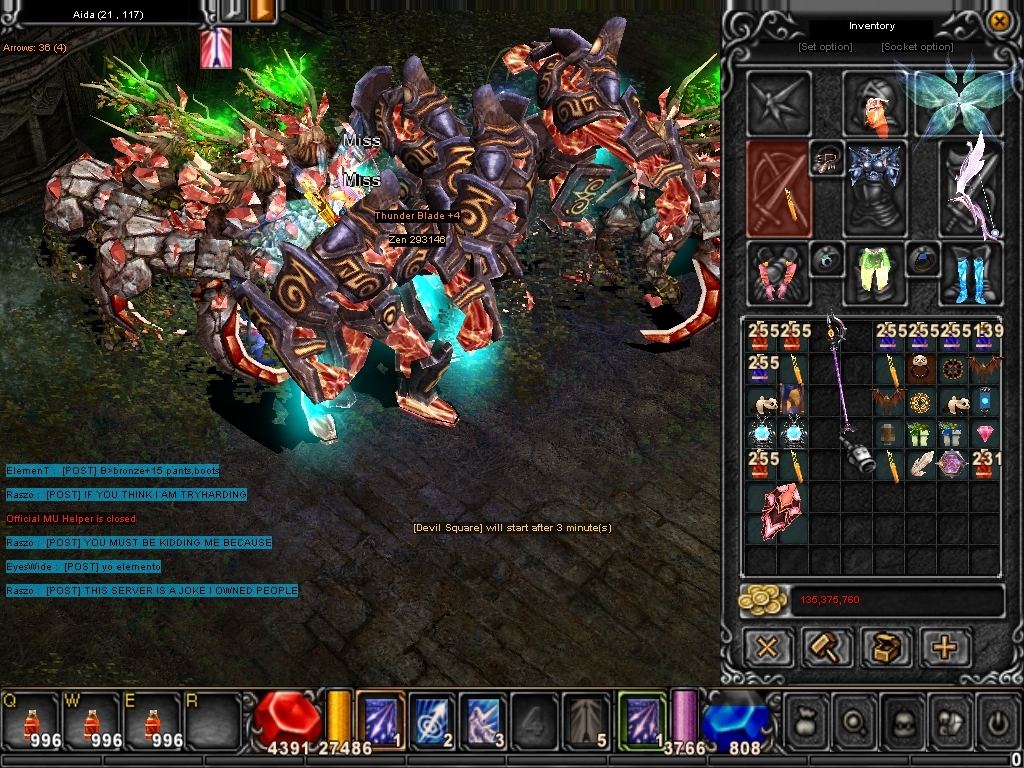
Task: Click the hammer repair button
Action: (x=827, y=647)
